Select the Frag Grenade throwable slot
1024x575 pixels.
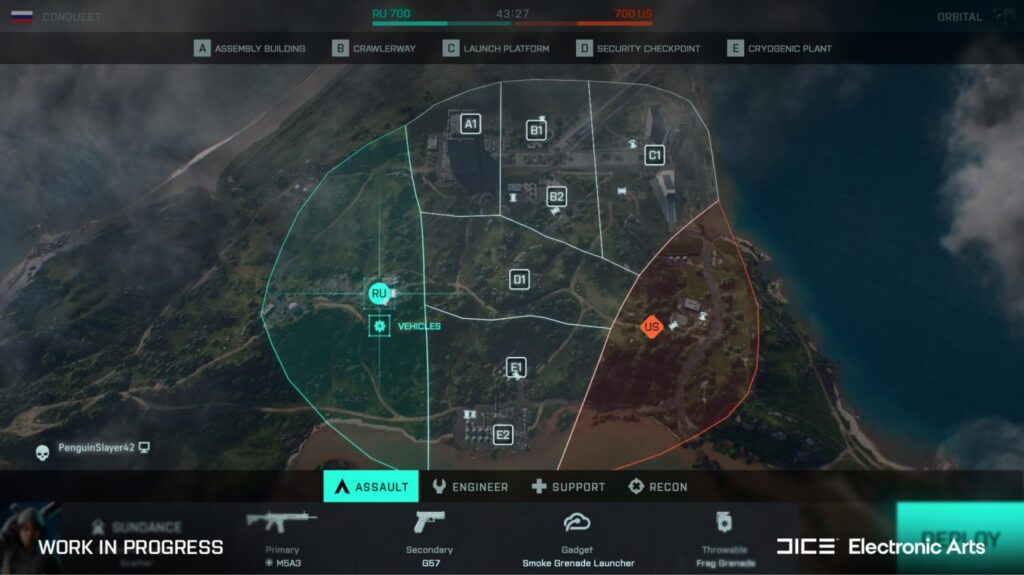725,538
